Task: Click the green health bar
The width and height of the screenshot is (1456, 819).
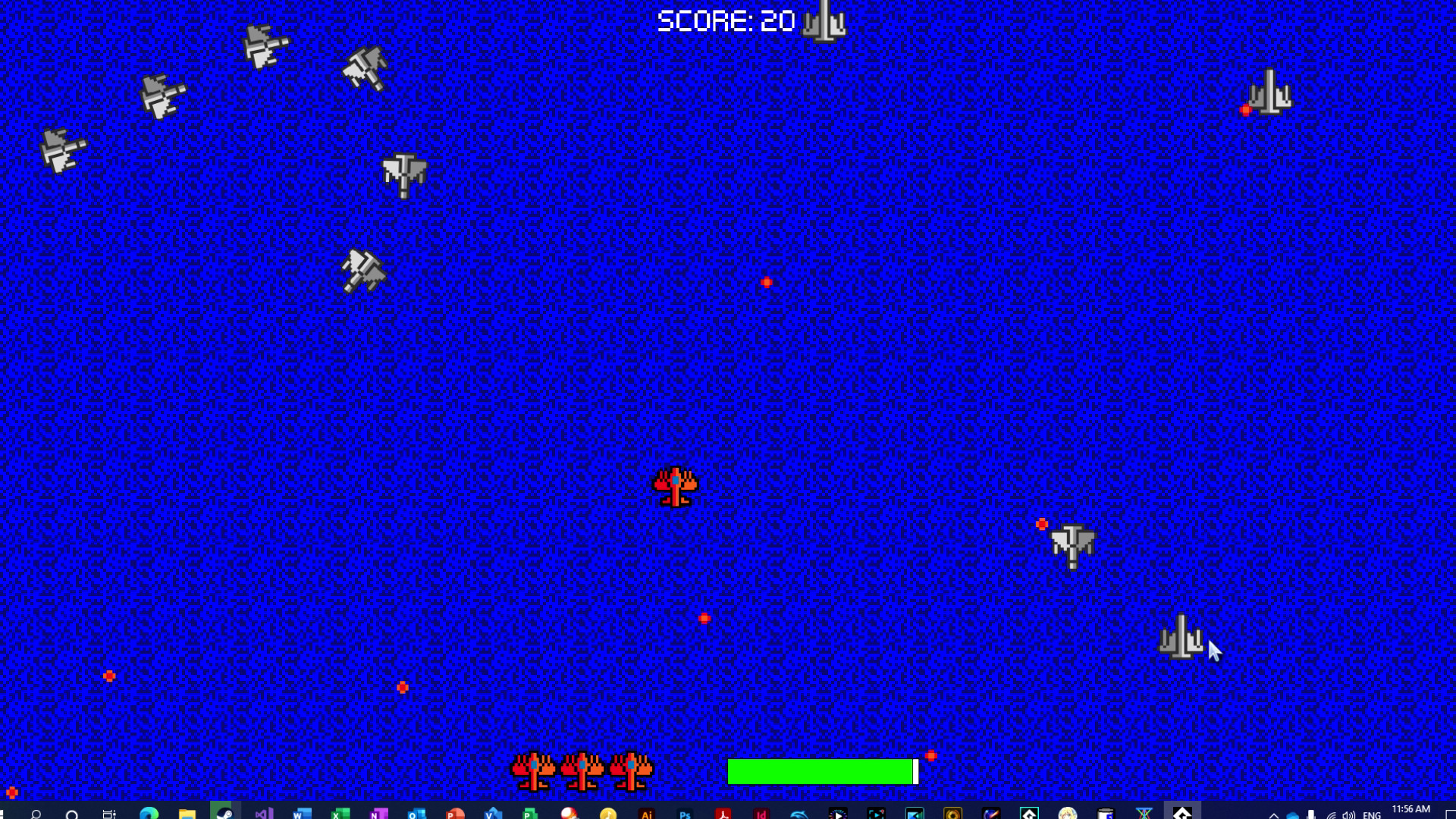Action: 819,771
